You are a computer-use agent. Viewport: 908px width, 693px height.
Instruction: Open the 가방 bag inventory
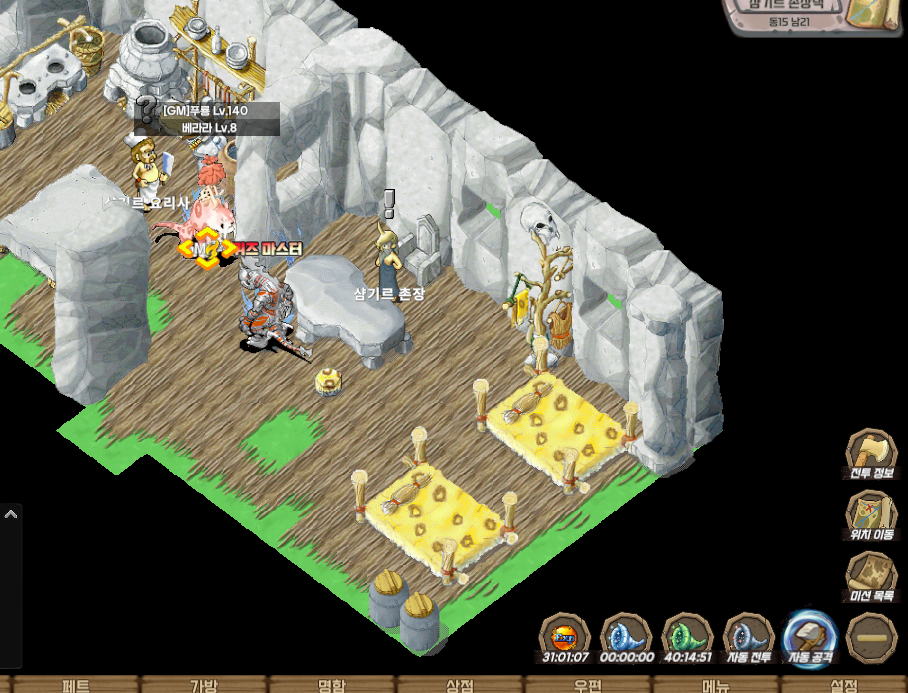[204, 686]
